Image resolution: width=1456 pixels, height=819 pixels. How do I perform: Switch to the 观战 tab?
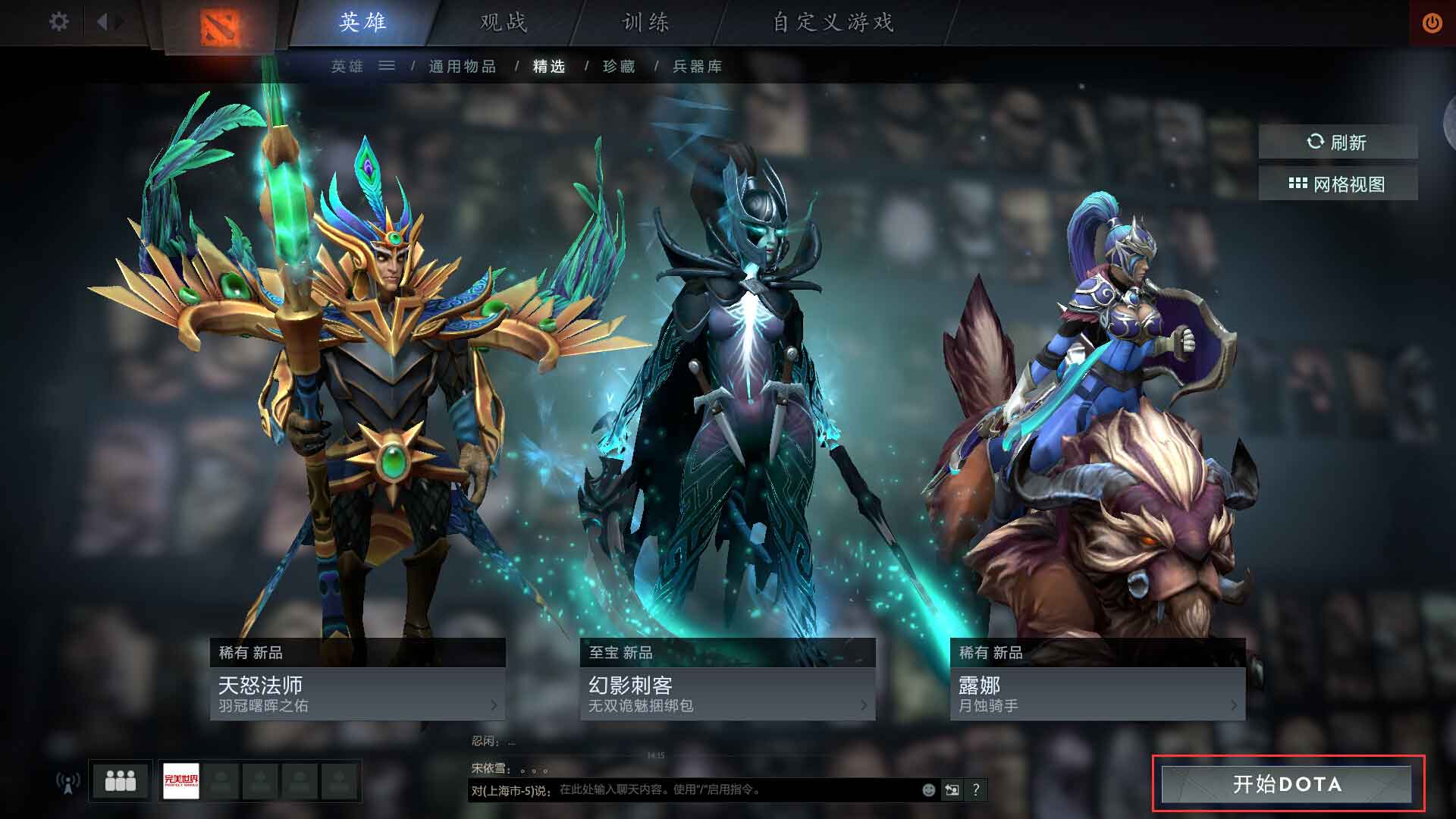pyautogui.click(x=504, y=23)
